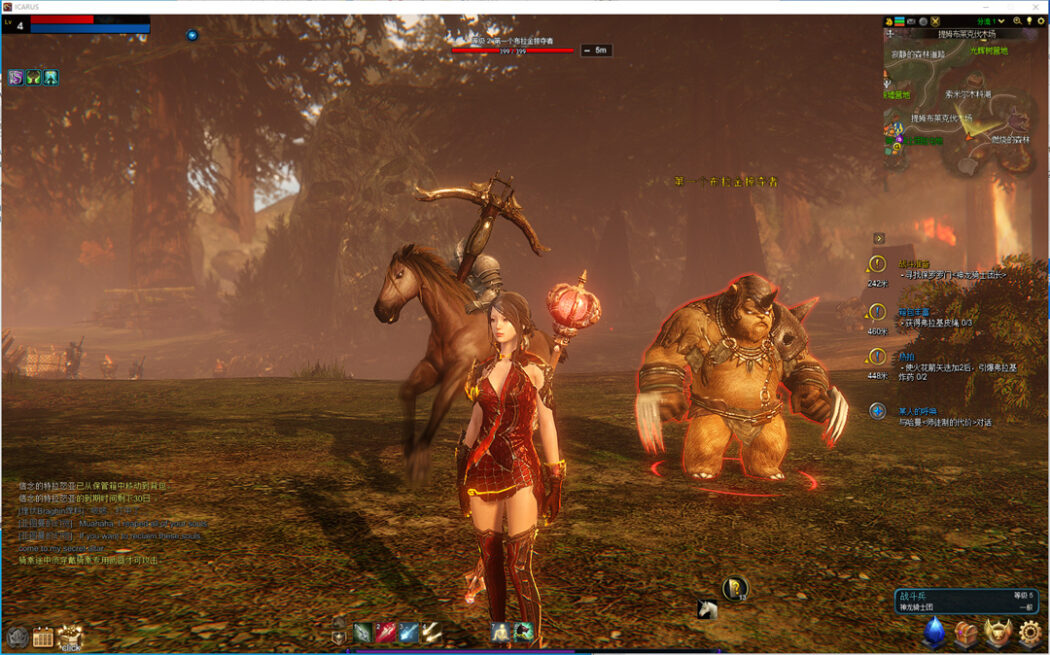Collapse the quest tracker with the arrow button
The height and width of the screenshot is (655, 1050).
[x=879, y=238]
